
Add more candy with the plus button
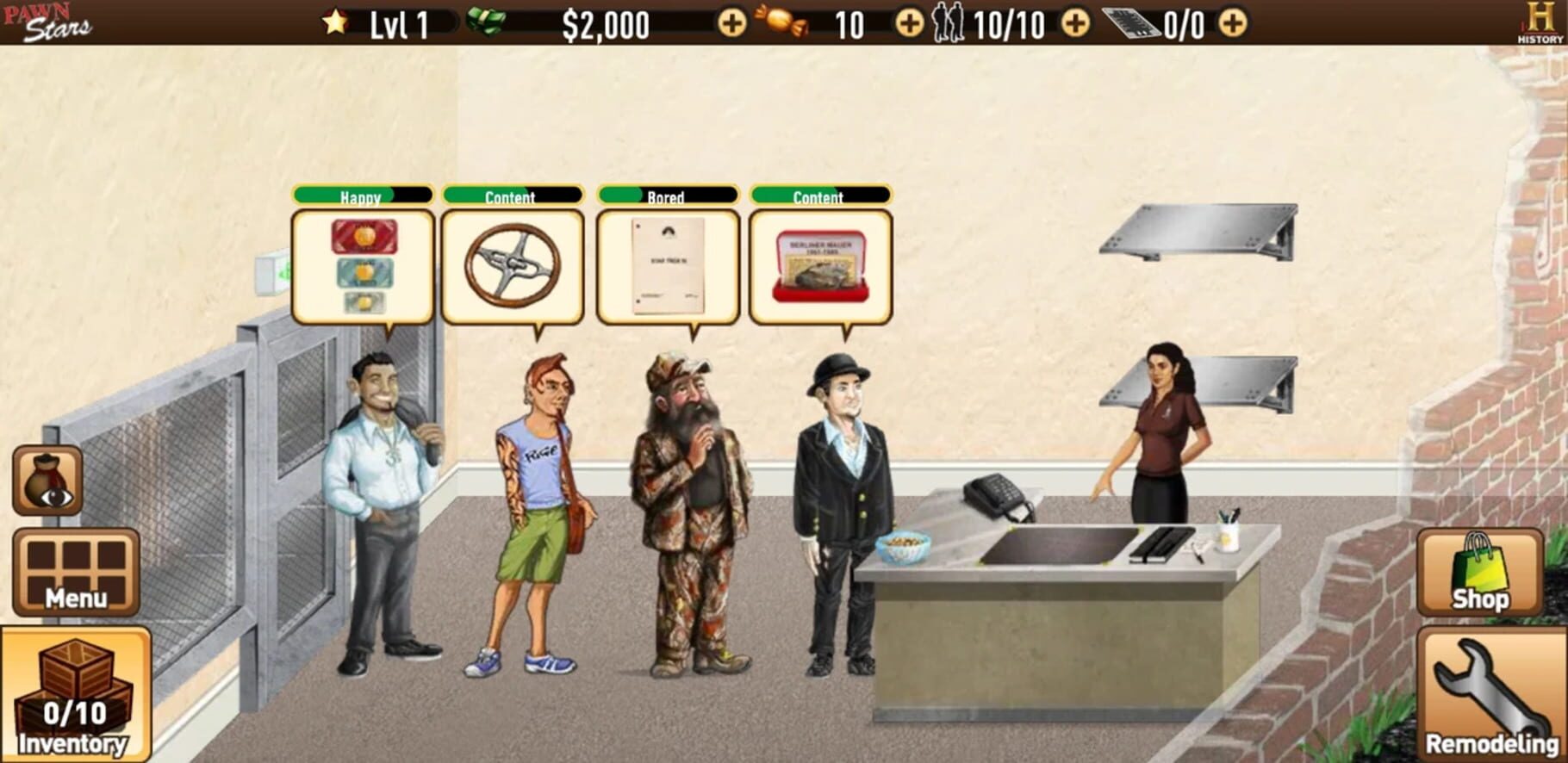909,23
